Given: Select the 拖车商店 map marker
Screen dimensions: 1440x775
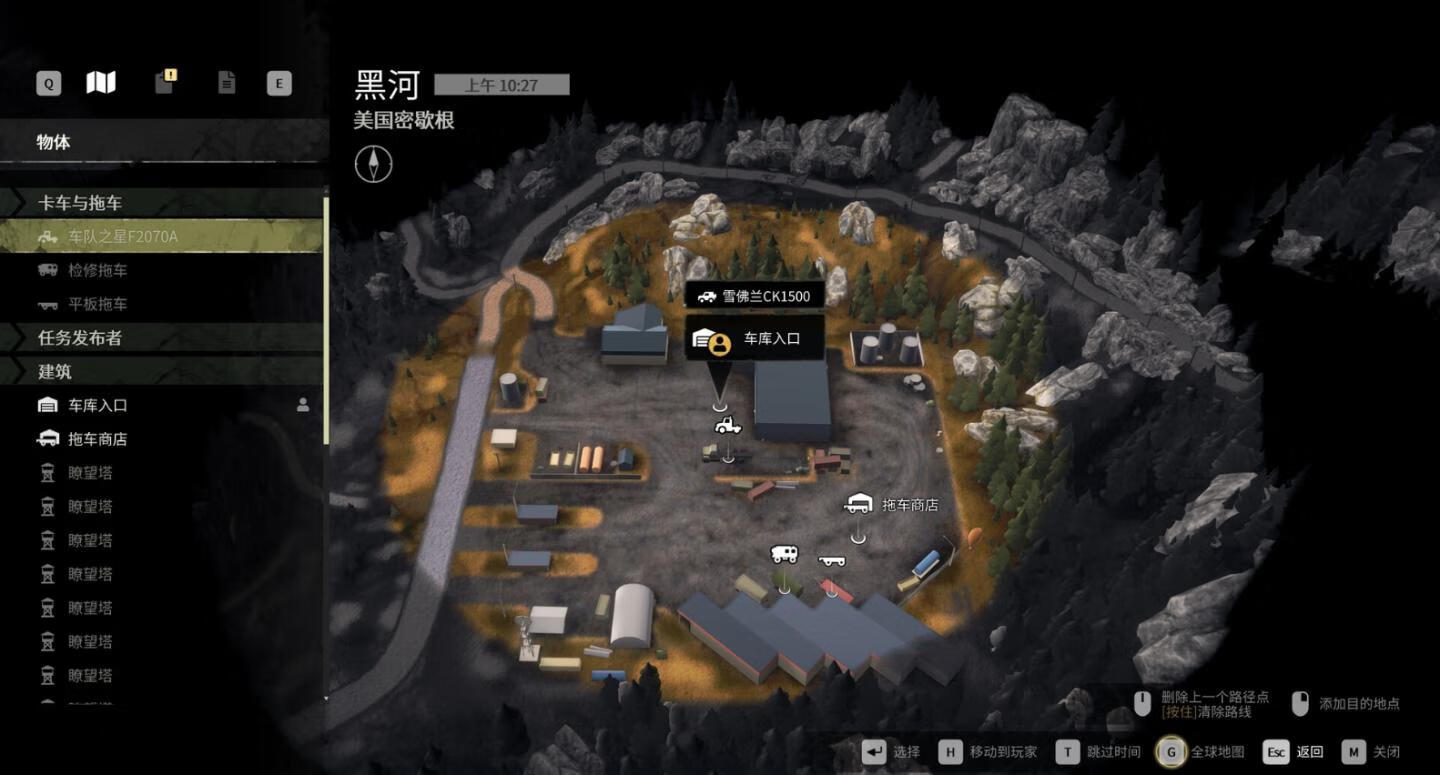Looking at the screenshot, I should tap(858, 505).
